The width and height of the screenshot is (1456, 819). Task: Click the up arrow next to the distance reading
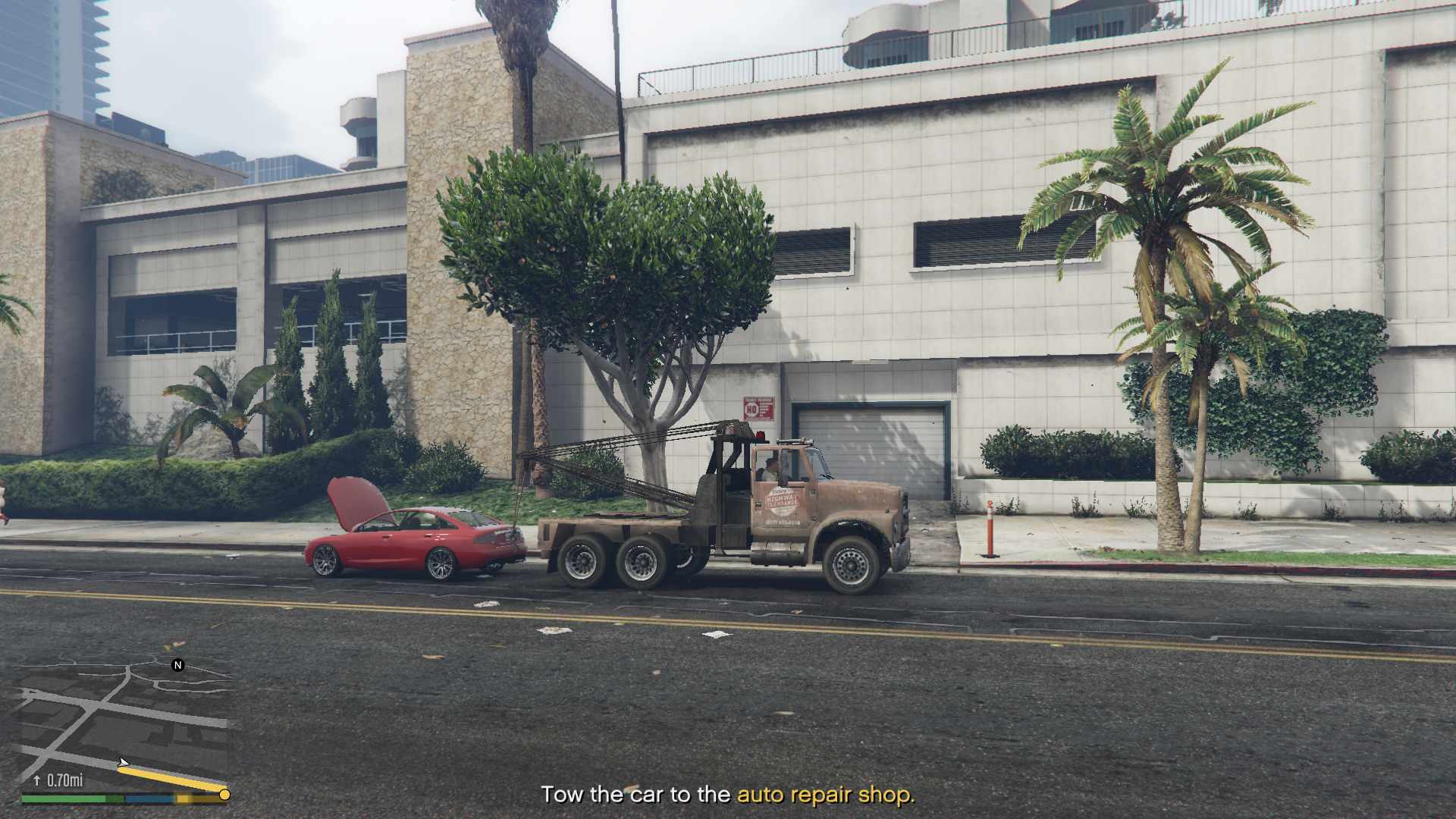(36, 780)
